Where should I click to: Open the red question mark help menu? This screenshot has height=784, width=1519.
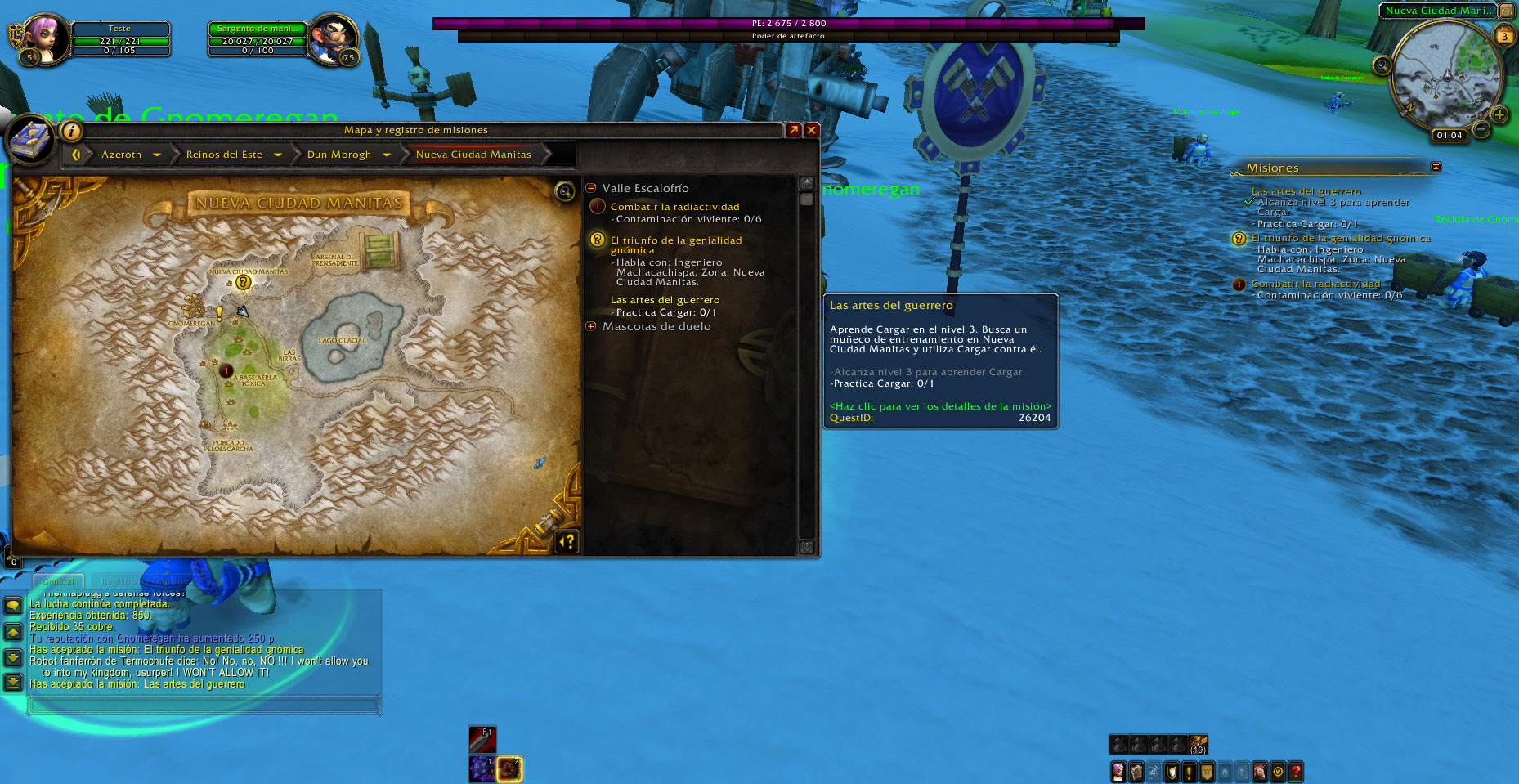click(1296, 772)
